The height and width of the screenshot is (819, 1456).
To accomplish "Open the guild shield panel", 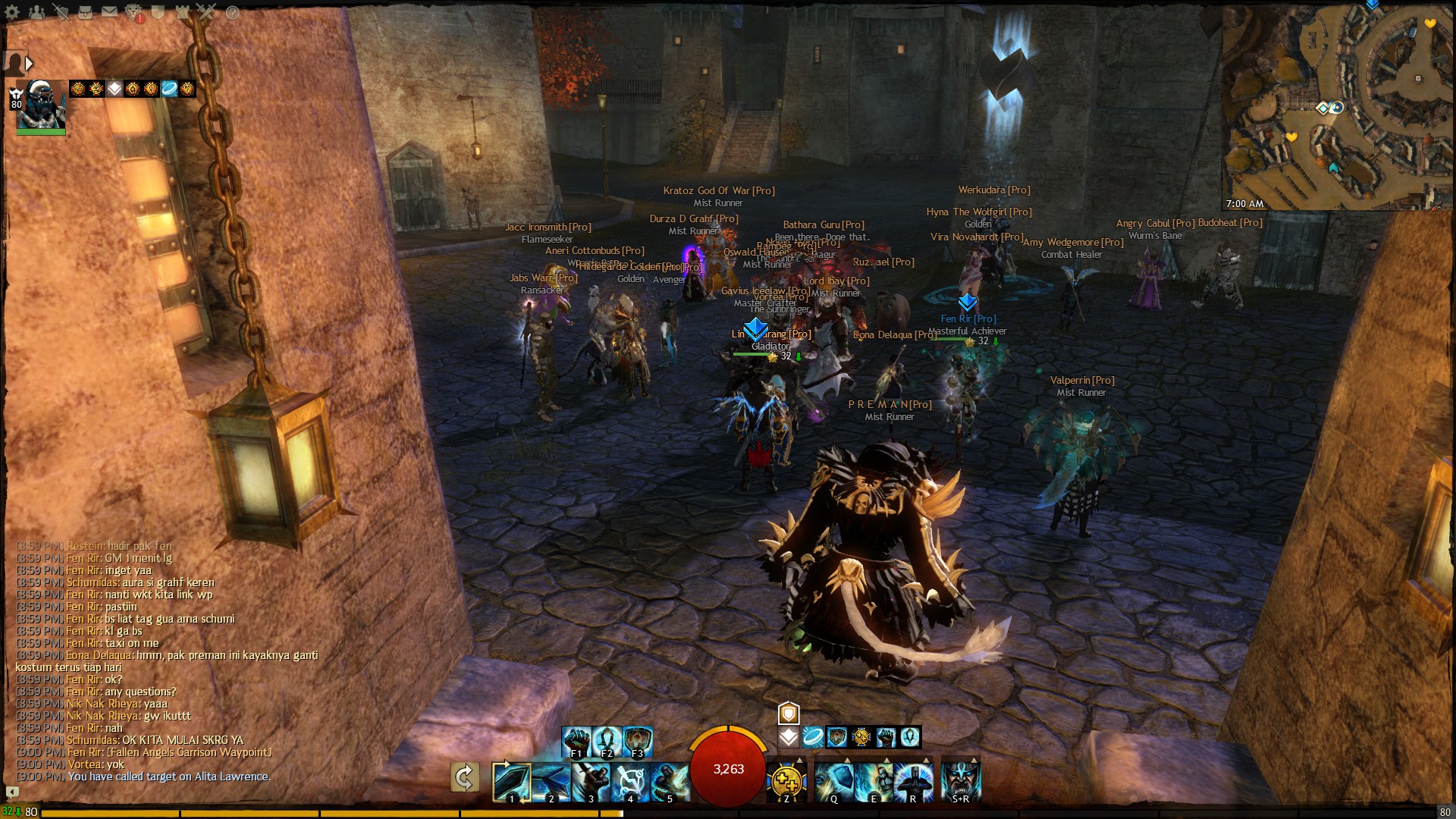I will pos(158,12).
